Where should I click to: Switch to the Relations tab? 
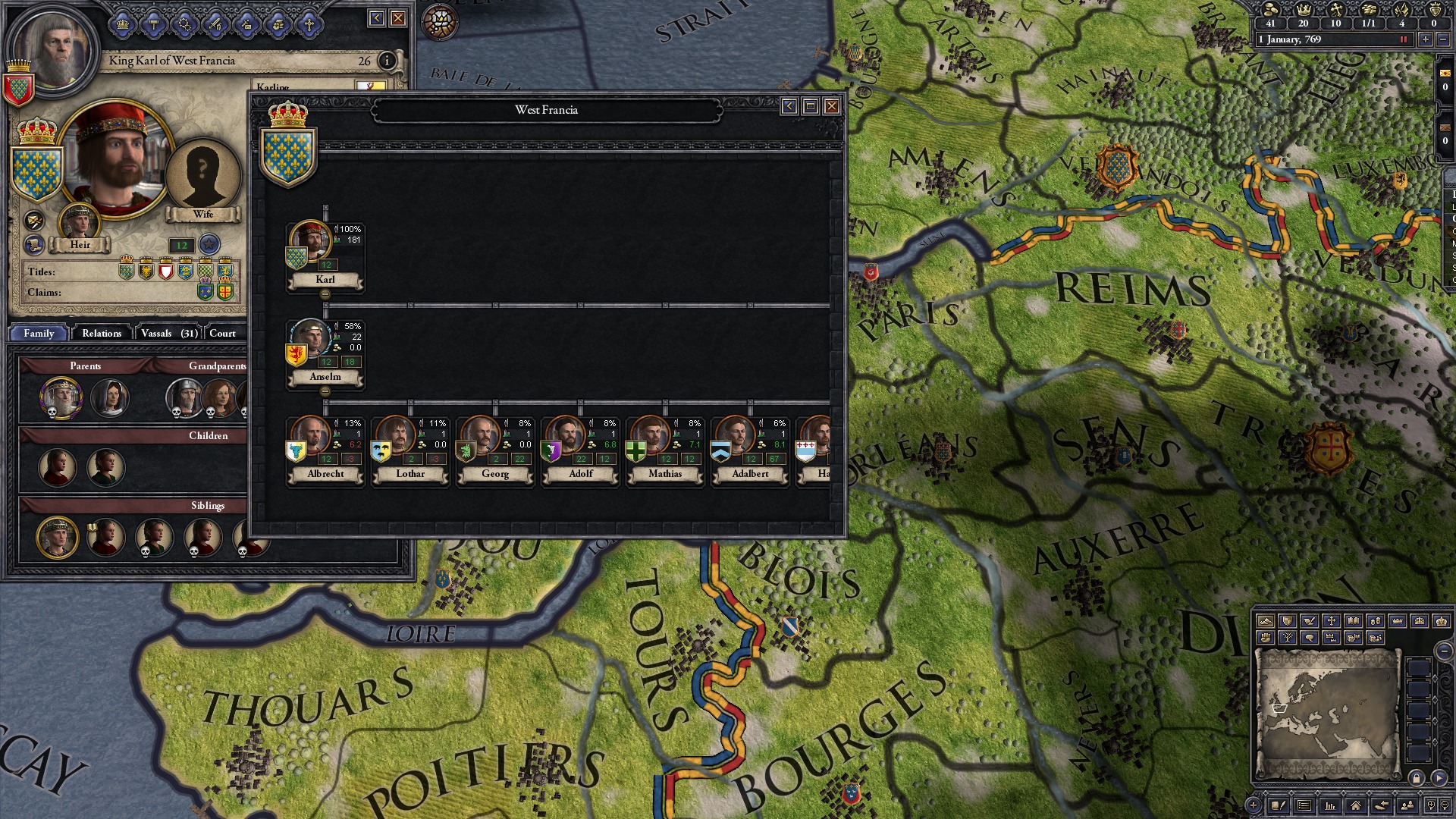101,334
